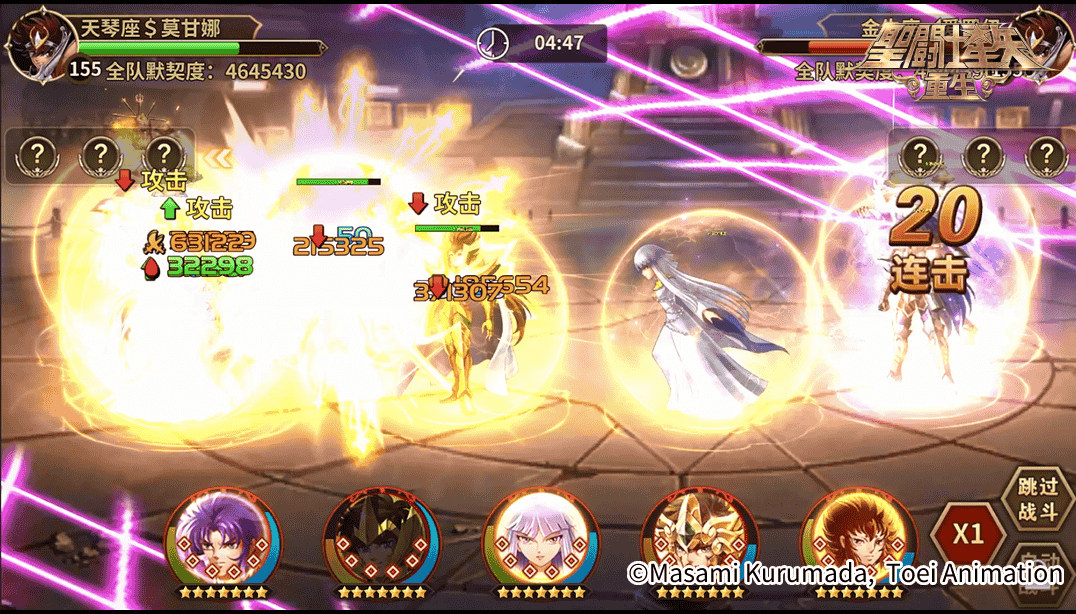Pick the orange-haired hero portrait
1076x614 pixels.
pos(852,537)
